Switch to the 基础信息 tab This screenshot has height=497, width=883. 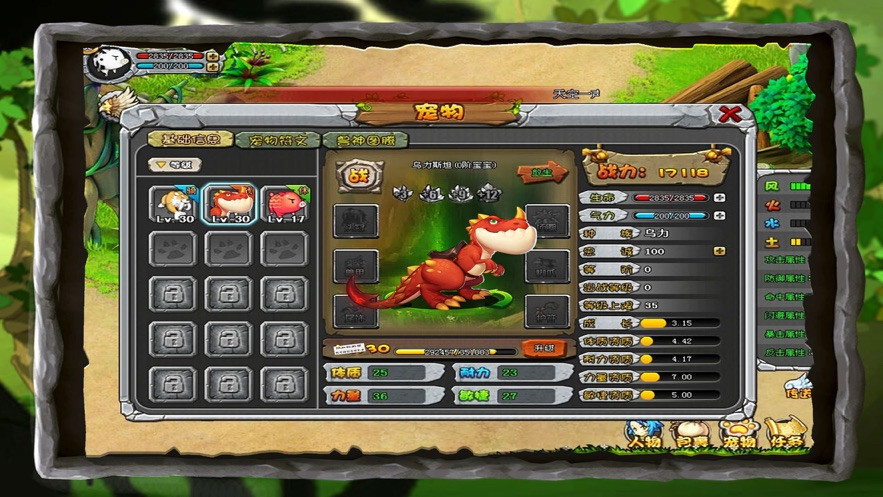pos(190,140)
